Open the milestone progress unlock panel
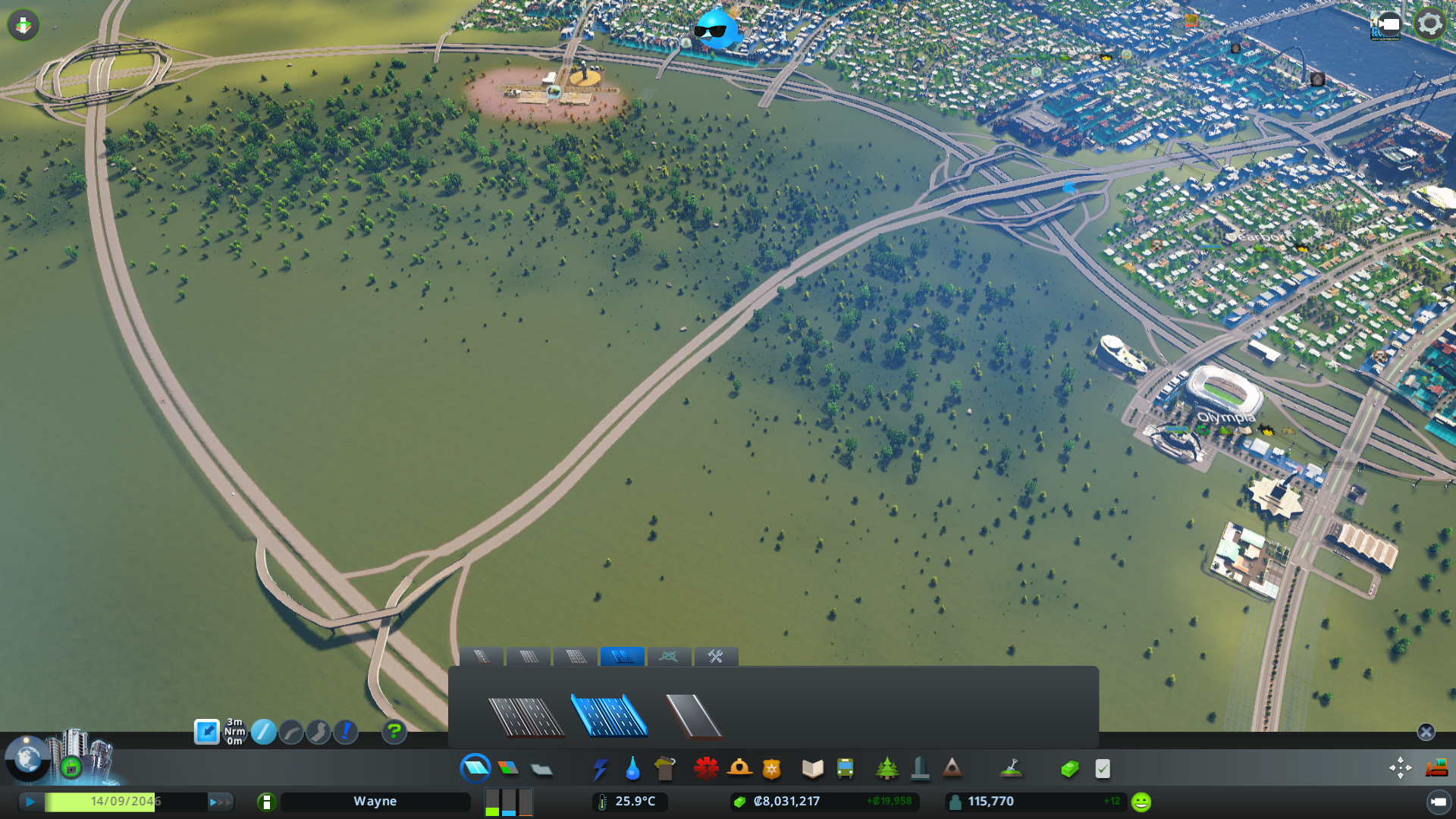Image resolution: width=1456 pixels, height=819 pixels. pos(70,768)
